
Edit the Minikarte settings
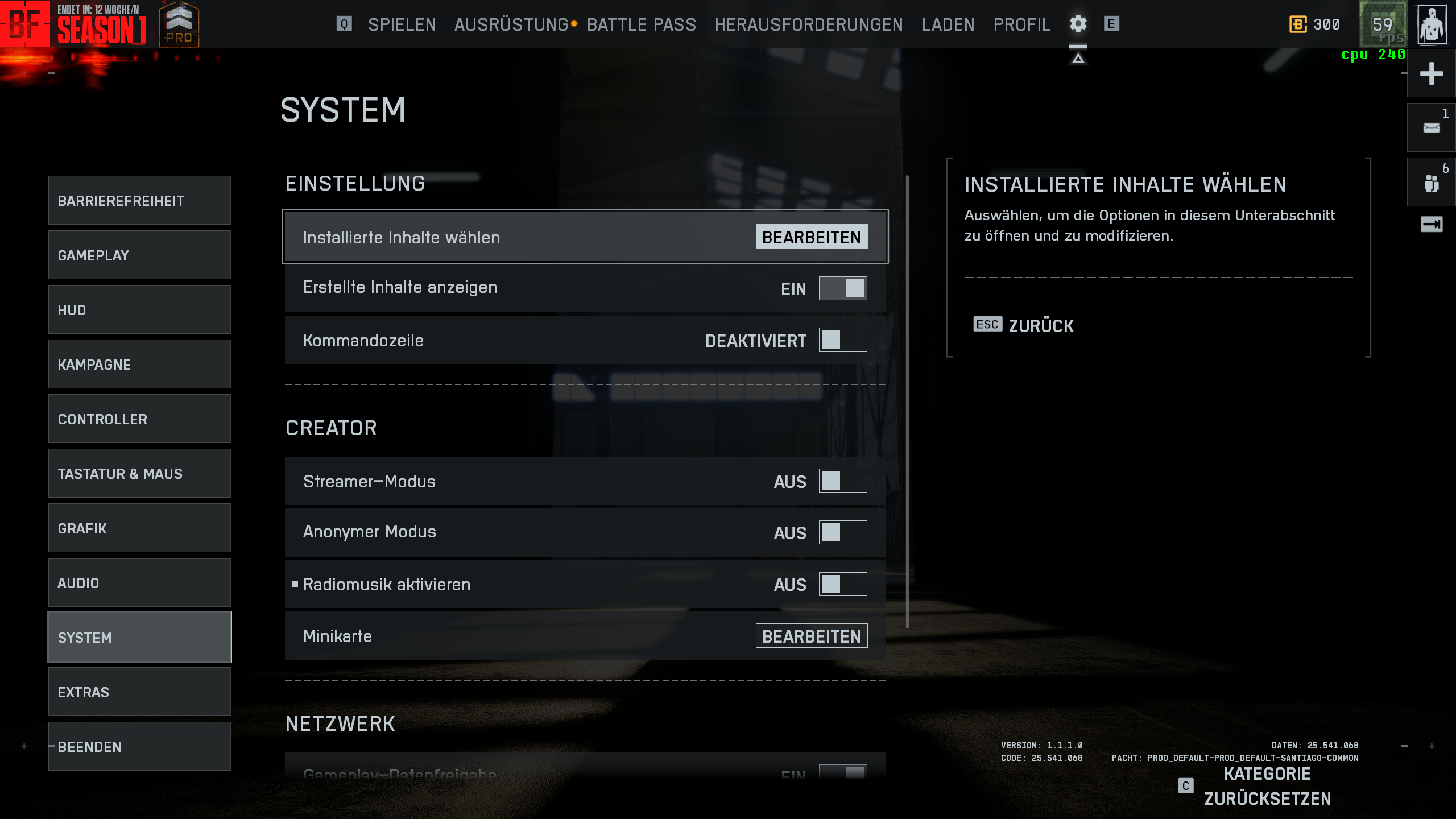click(x=811, y=636)
